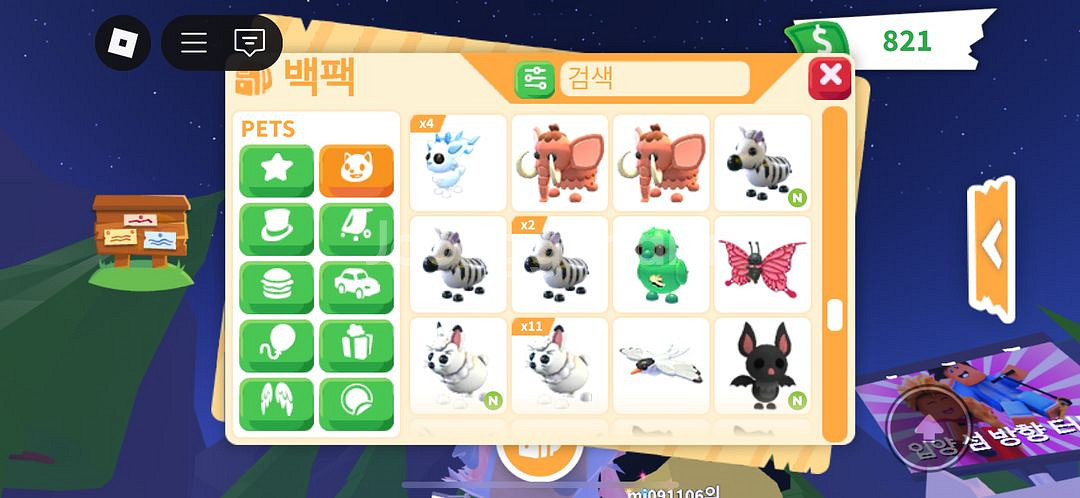1080x498 pixels.
Task: Choose the white cat stack marked x11
Action: 559,366
